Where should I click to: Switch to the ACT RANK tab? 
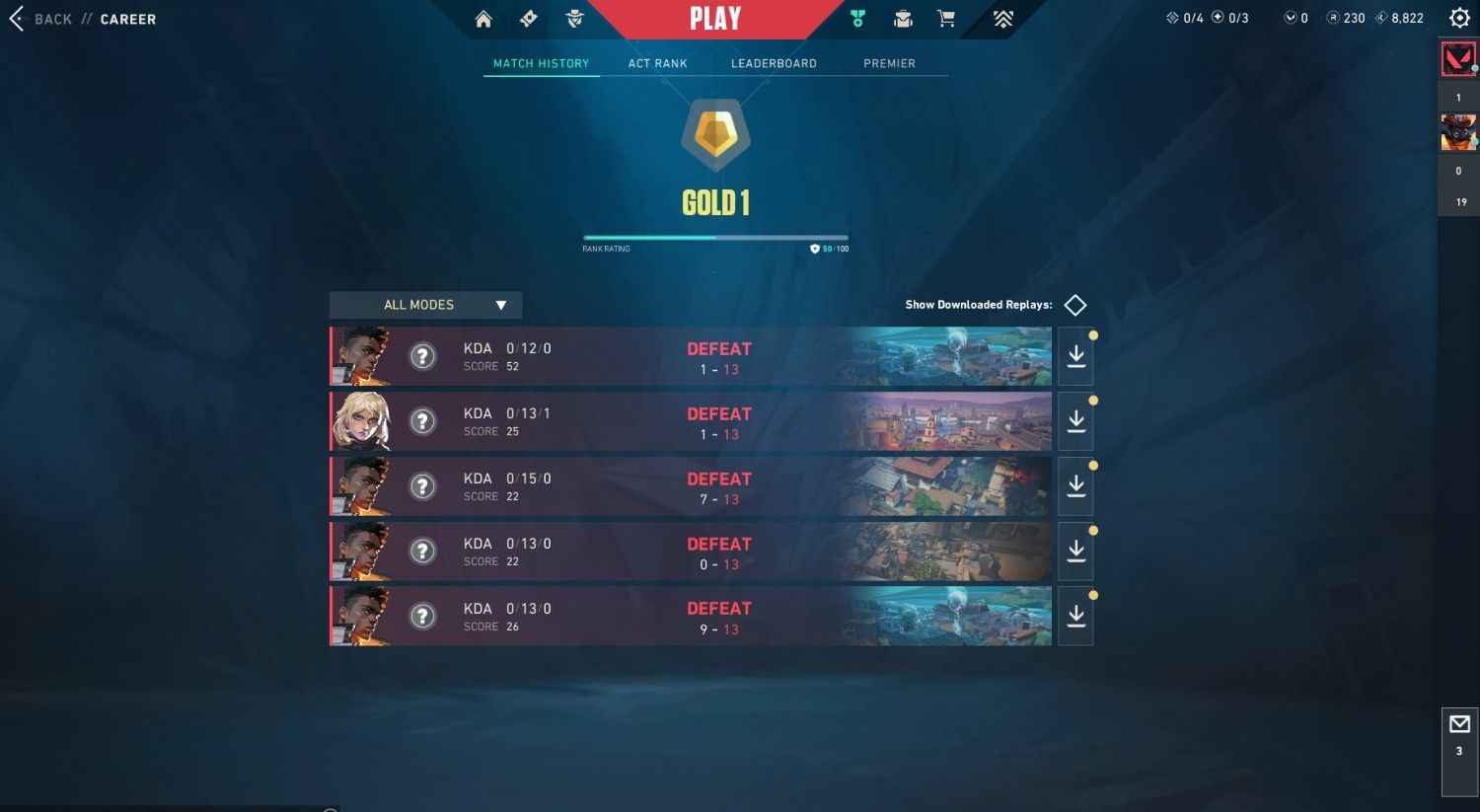tap(657, 63)
